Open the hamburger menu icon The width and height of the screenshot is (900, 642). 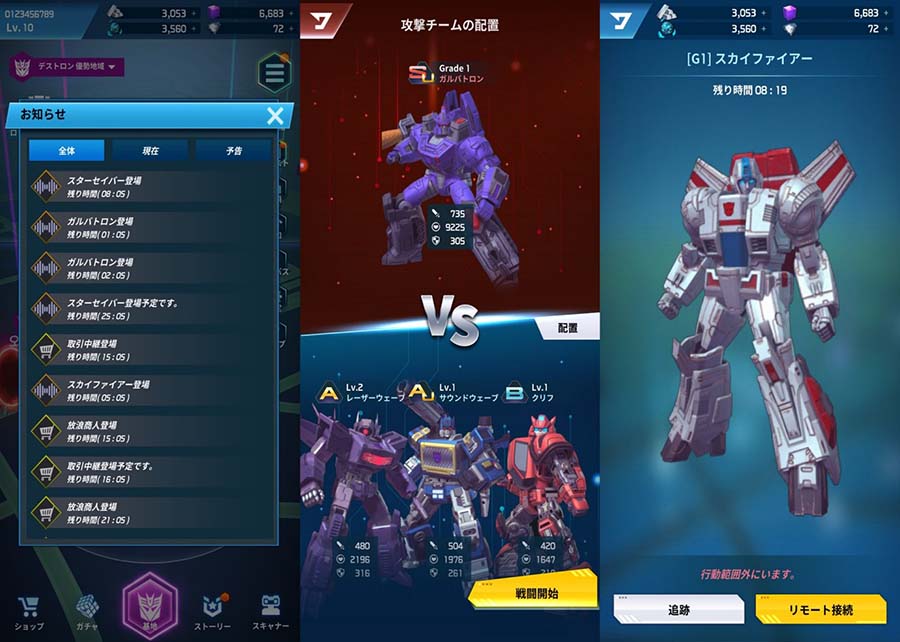(x=273, y=73)
